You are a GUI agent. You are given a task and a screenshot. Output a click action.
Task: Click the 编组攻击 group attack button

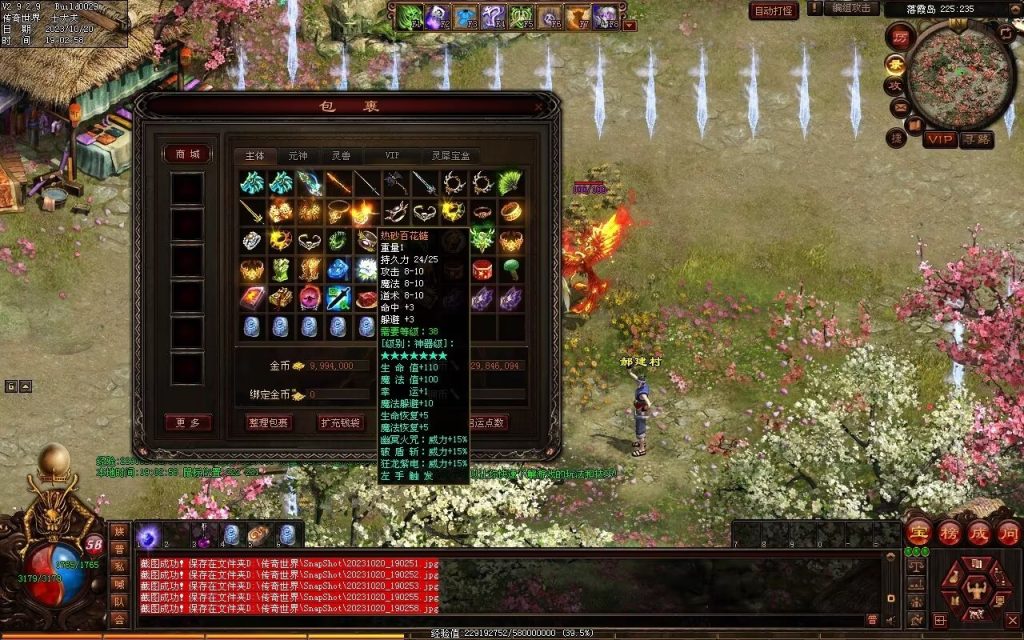click(x=851, y=8)
